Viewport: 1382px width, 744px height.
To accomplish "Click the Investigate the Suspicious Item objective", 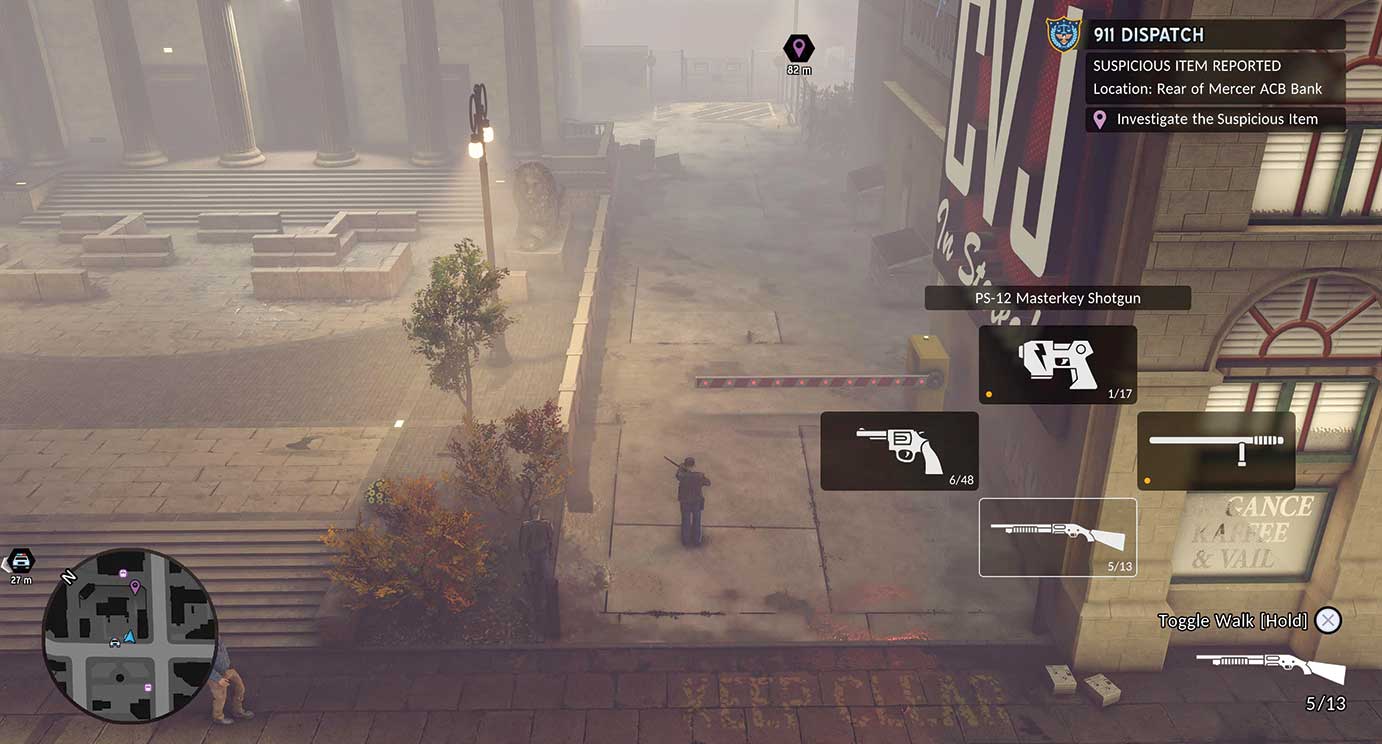I will point(1216,119).
